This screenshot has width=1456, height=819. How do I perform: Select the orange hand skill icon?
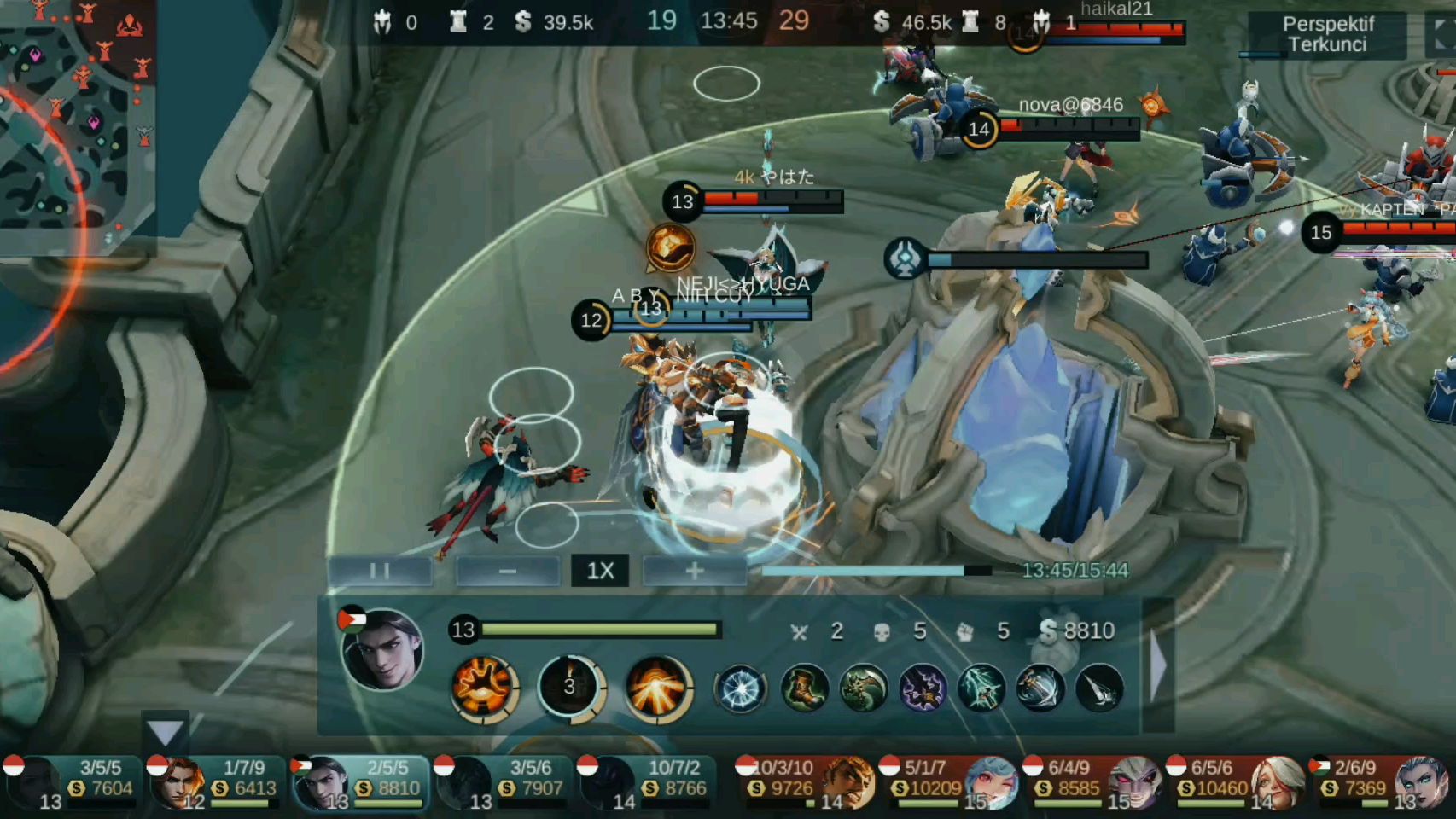point(483,686)
